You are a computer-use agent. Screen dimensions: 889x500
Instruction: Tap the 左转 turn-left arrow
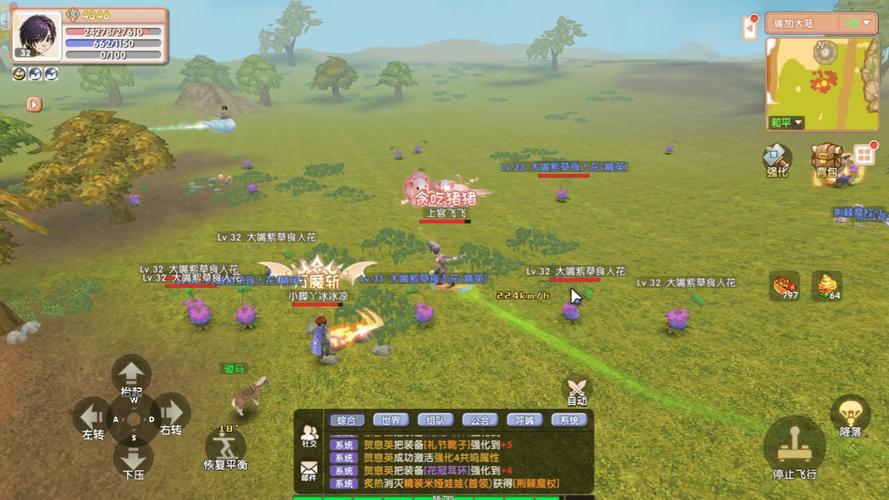(x=92, y=415)
